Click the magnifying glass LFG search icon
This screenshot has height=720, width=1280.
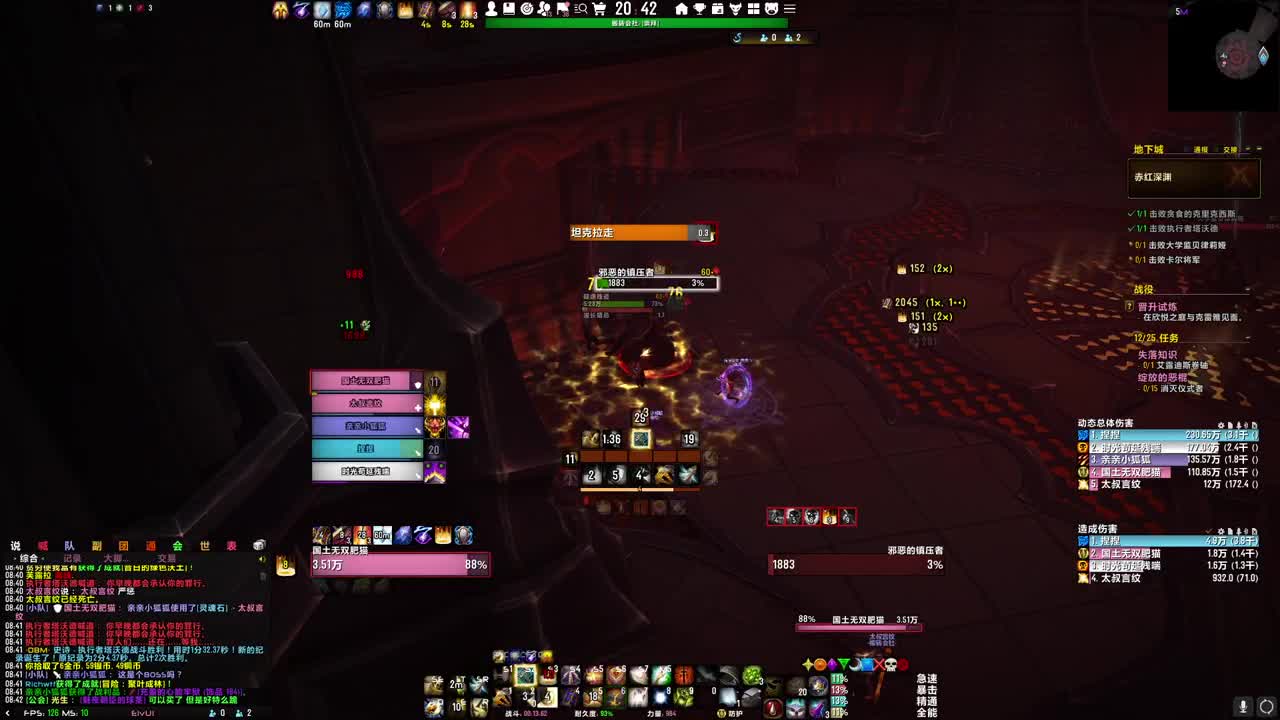[580, 10]
